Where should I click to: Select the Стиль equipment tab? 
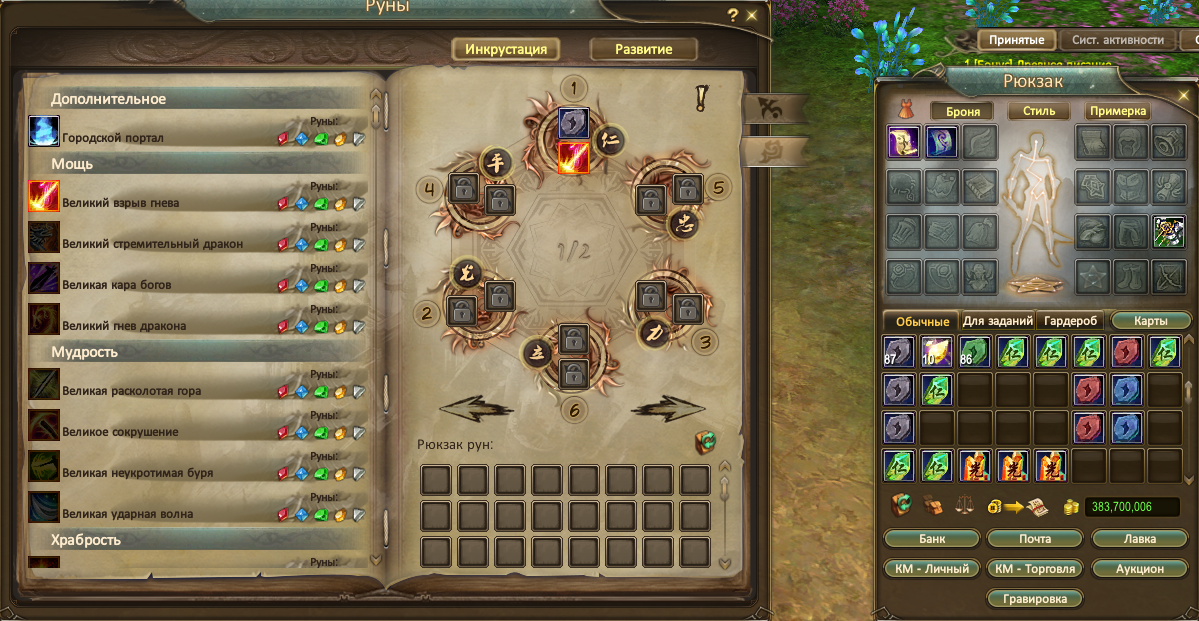tap(1039, 111)
